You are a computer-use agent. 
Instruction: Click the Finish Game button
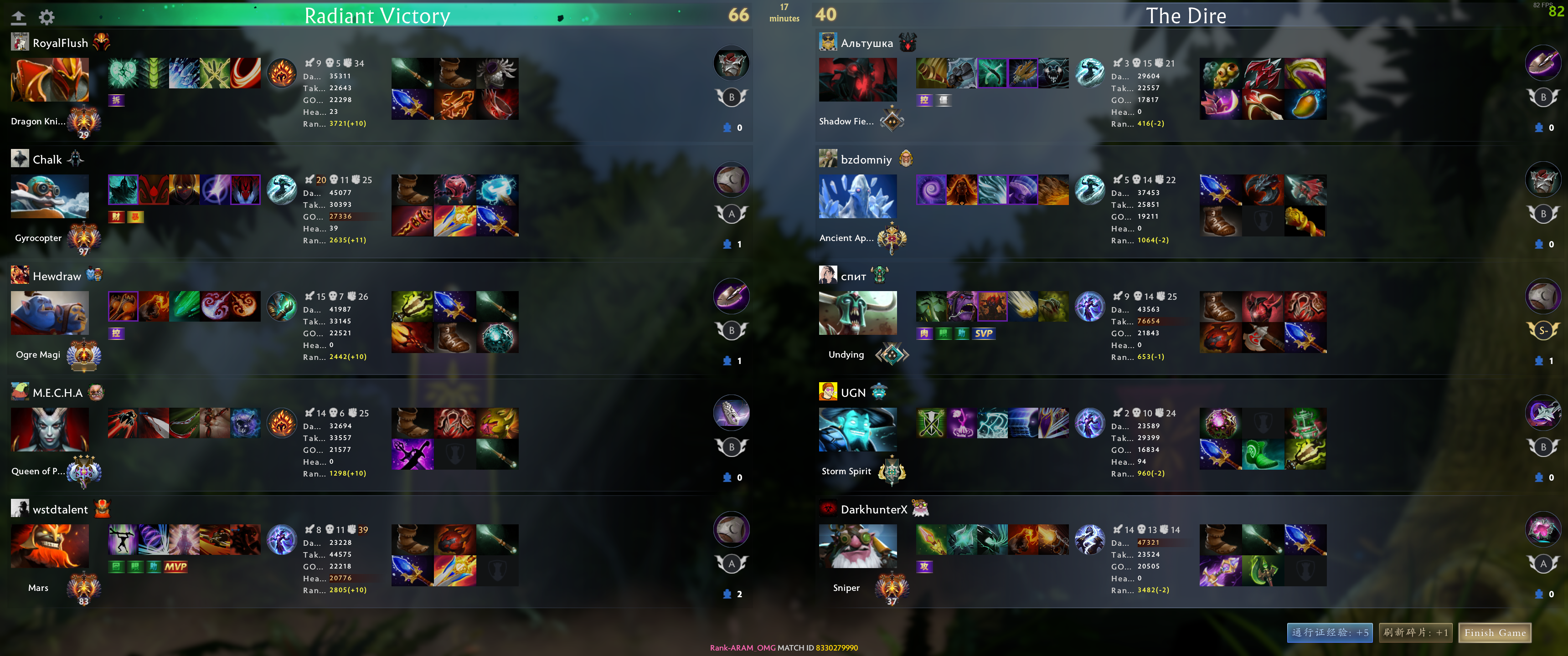[x=1494, y=633]
